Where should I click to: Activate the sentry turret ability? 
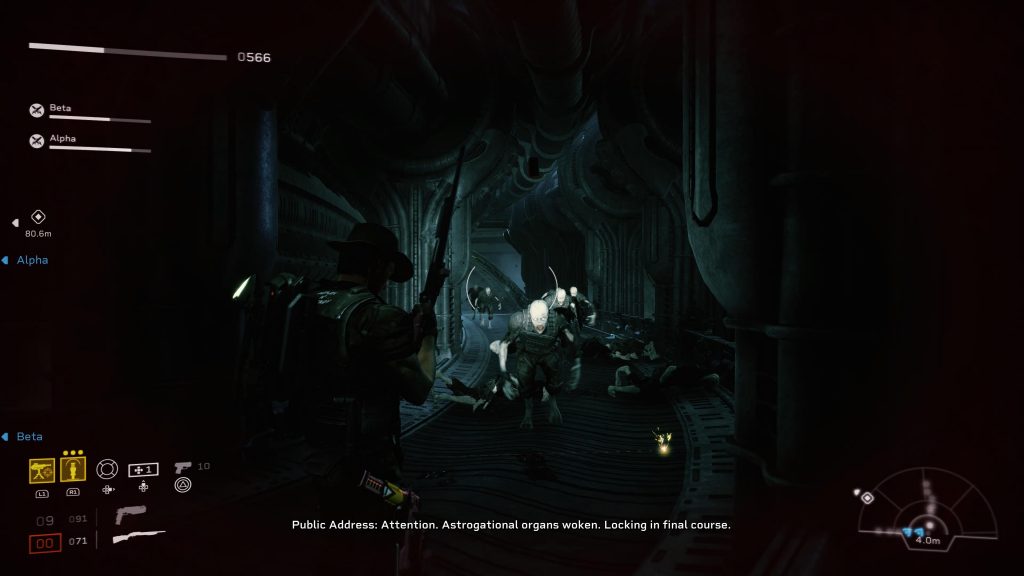[x=42, y=470]
